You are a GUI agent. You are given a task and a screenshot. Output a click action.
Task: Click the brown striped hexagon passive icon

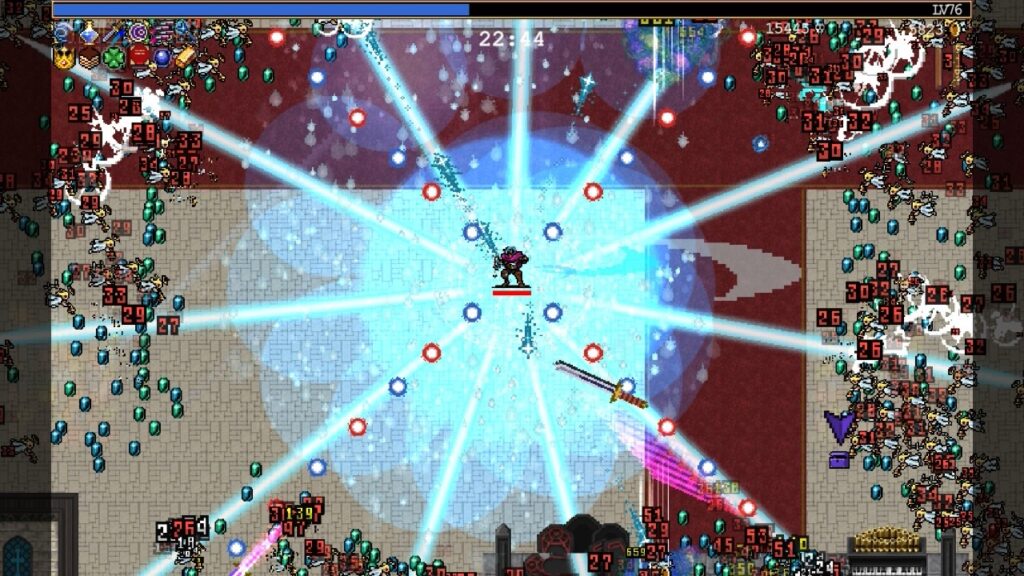tap(89, 57)
